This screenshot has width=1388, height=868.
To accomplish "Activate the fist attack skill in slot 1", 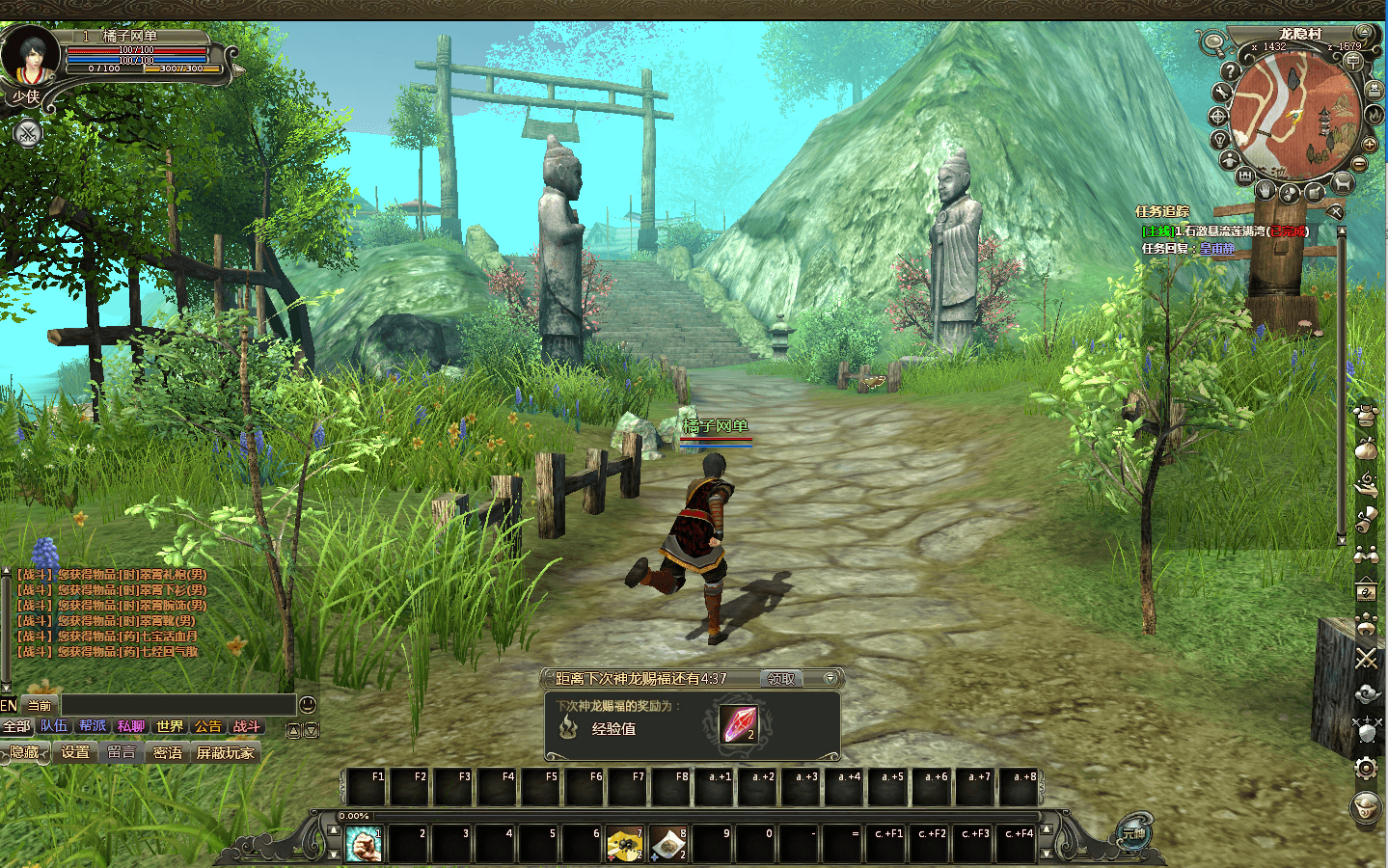I will [x=364, y=845].
